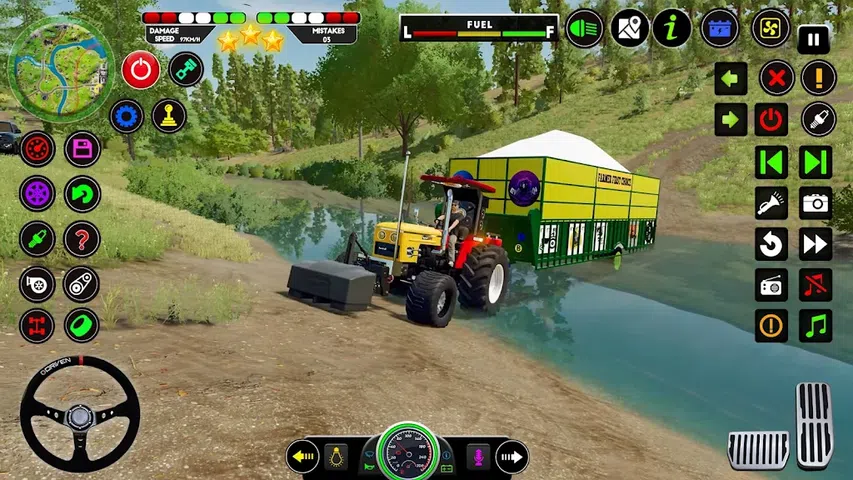853x480 pixels.
Task: Activate the right turn indicator arrow
Action: 512,457
